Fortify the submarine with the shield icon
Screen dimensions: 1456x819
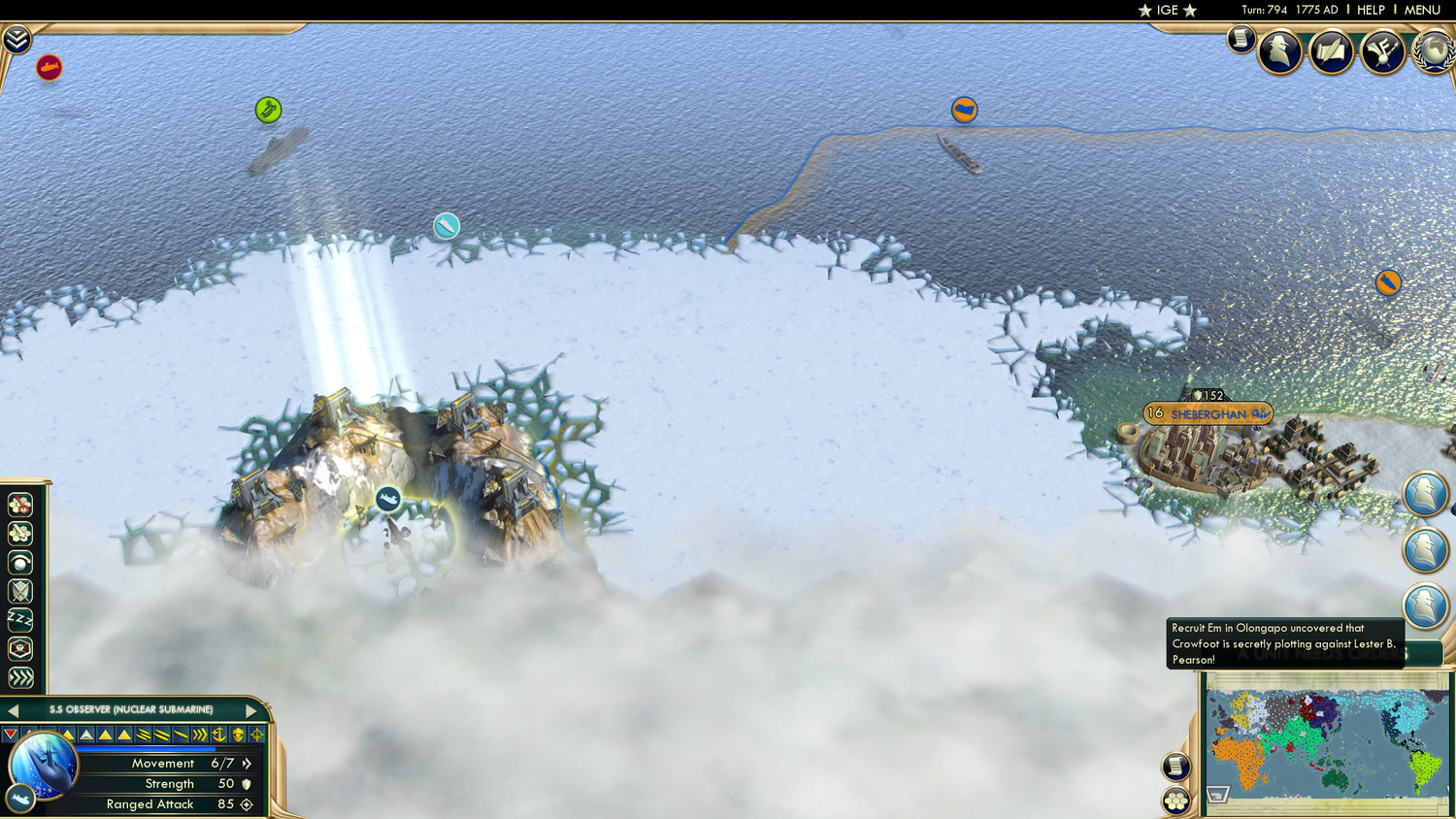point(19,590)
